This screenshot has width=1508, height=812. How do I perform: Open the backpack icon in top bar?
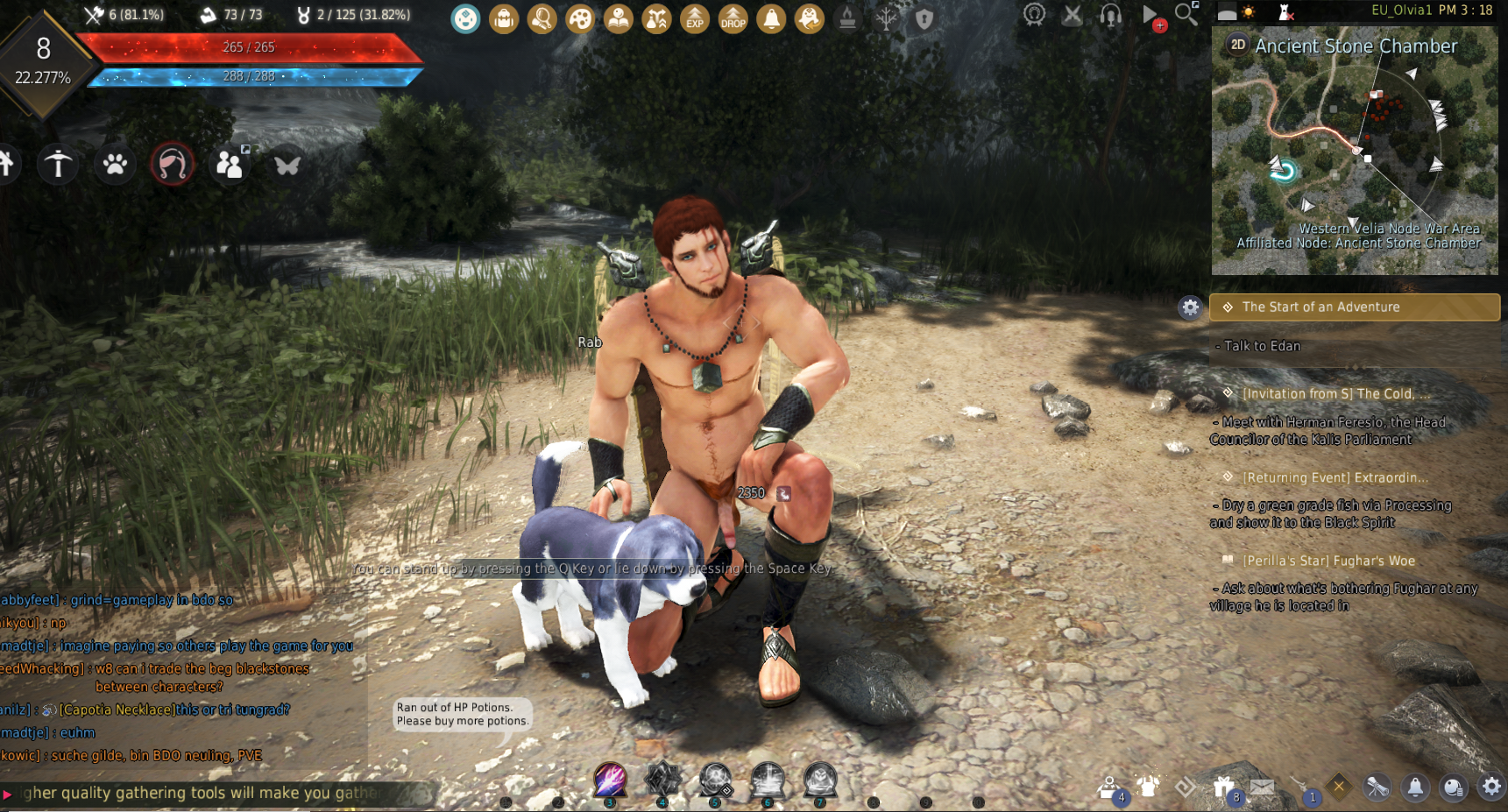tap(504, 18)
